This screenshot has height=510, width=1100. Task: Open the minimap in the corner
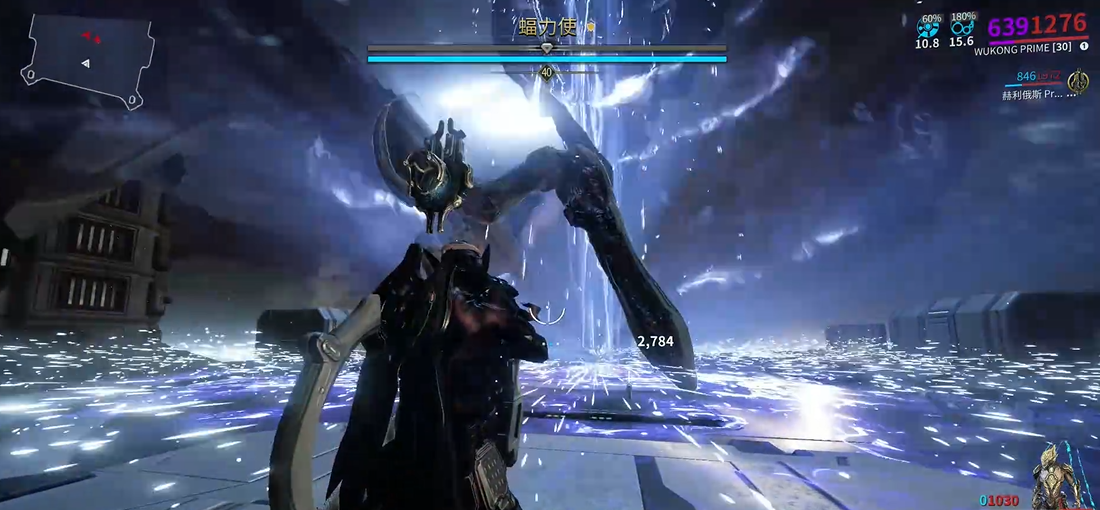[x=89, y=61]
